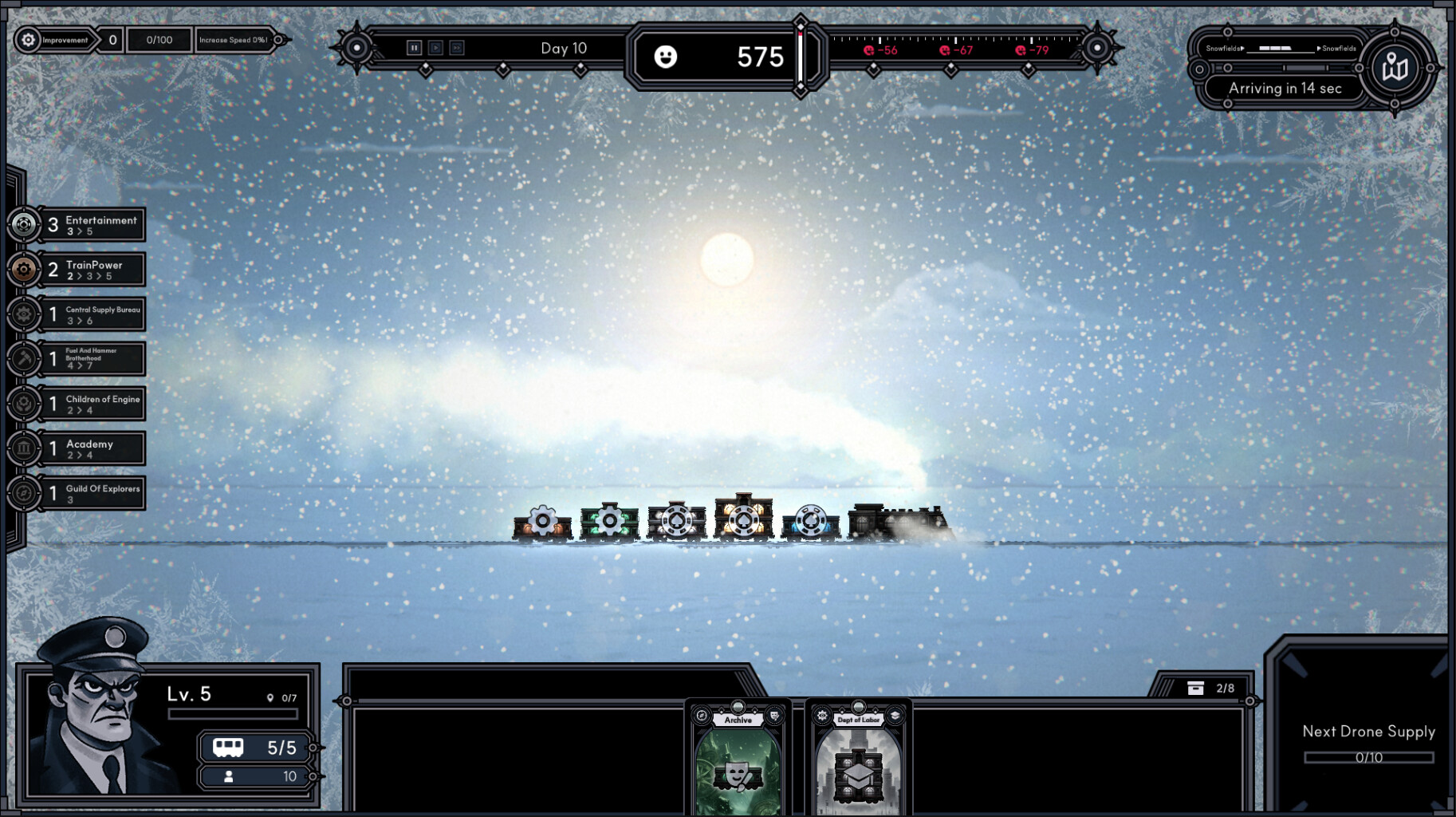Select the Dept of Labor card
The image size is (1456, 817).
click(858, 758)
